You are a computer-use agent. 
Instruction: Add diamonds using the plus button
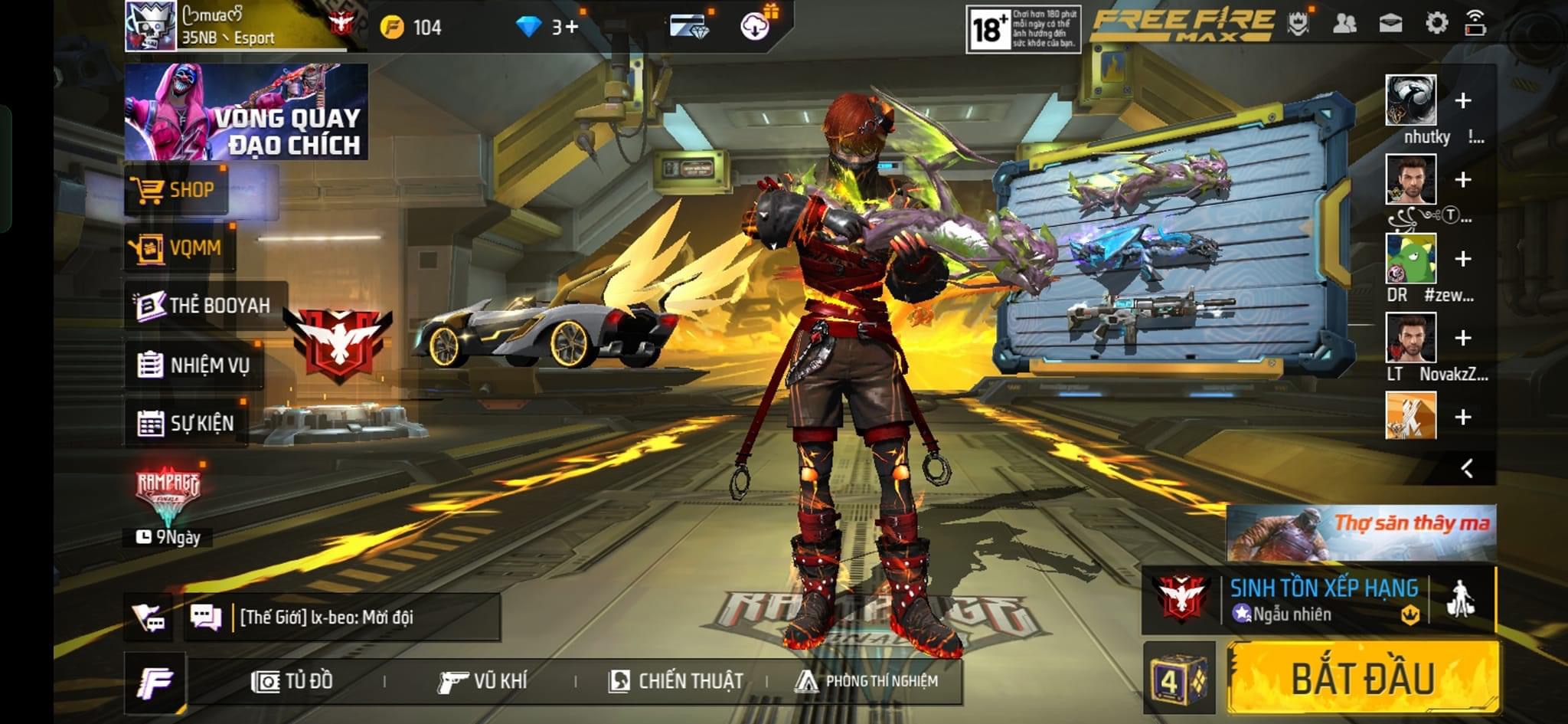[570, 28]
